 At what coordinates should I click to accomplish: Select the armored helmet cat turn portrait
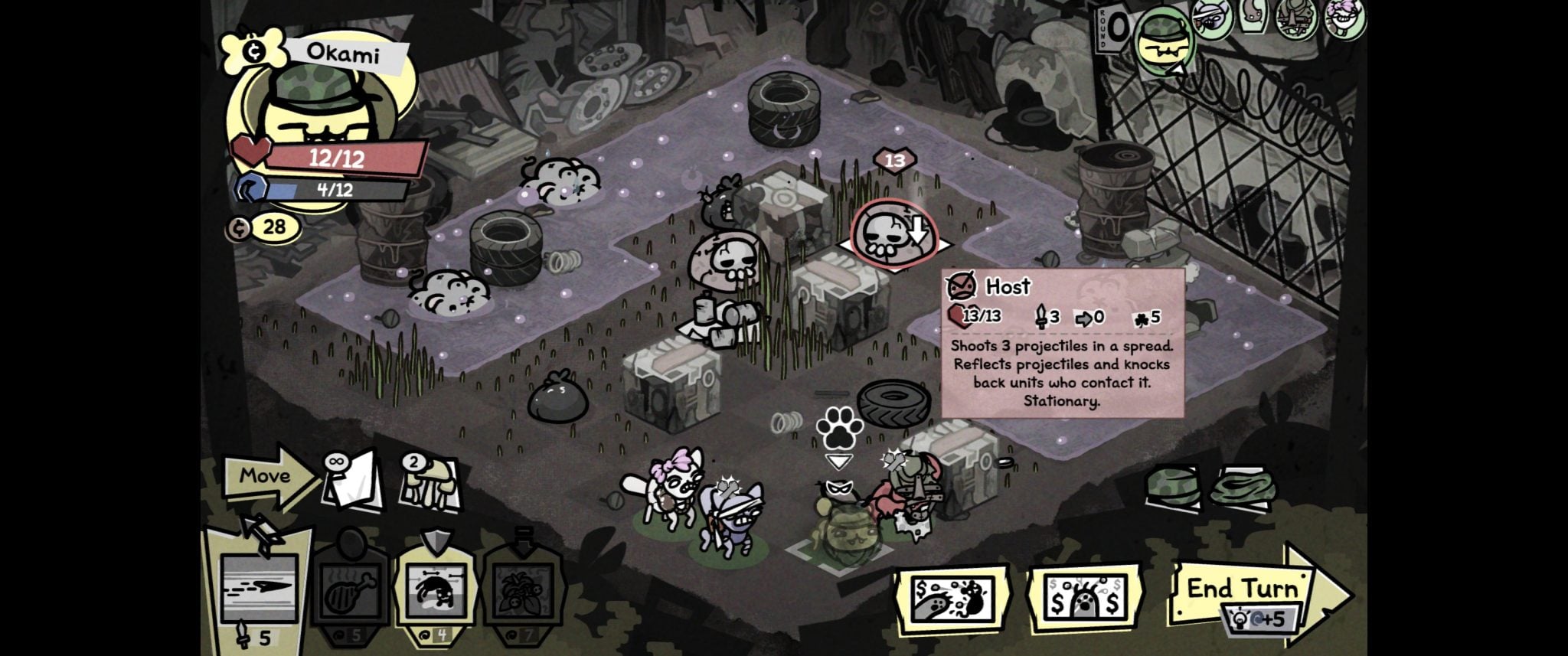1298,18
